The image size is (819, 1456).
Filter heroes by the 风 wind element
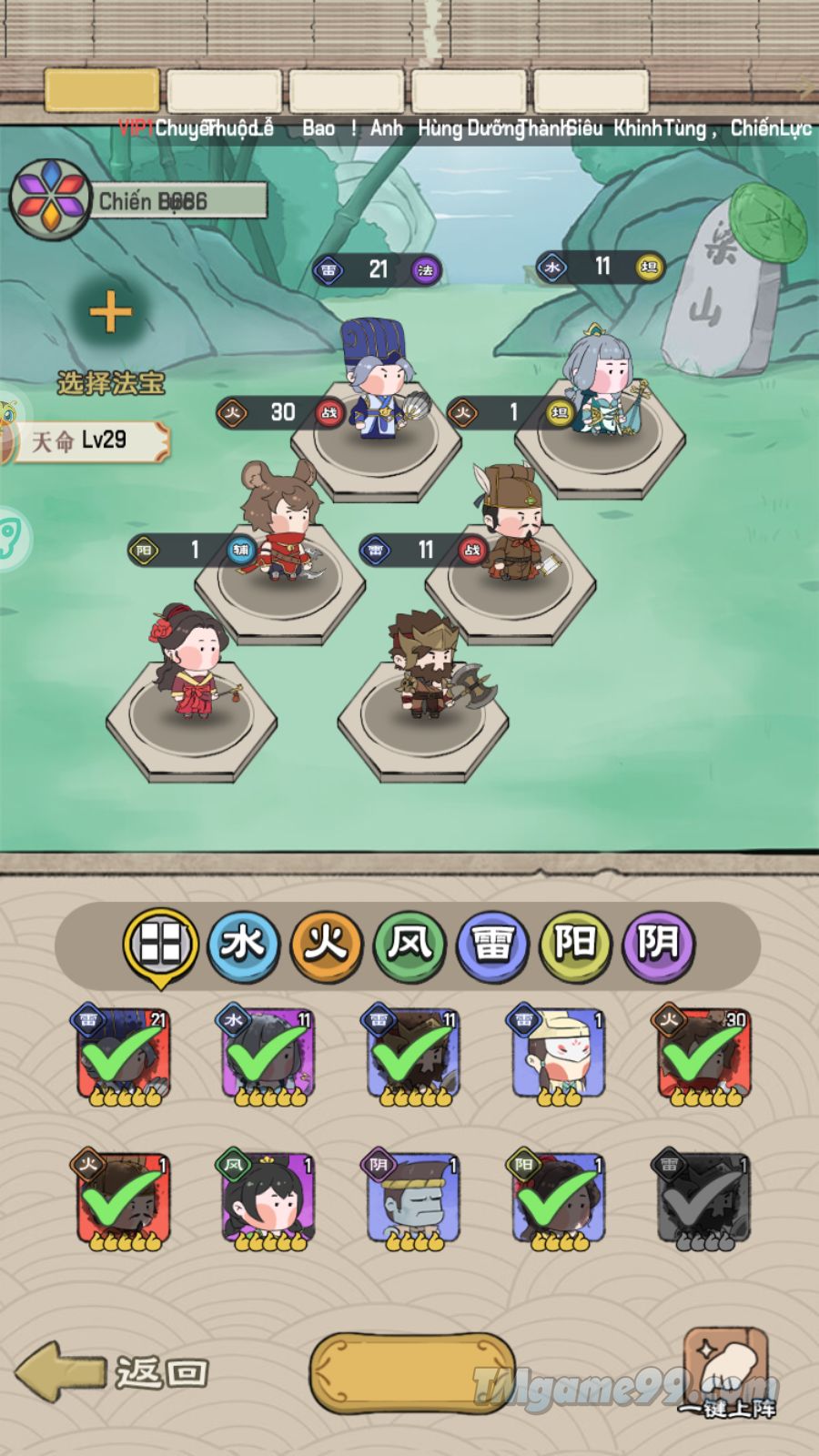(x=409, y=945)
